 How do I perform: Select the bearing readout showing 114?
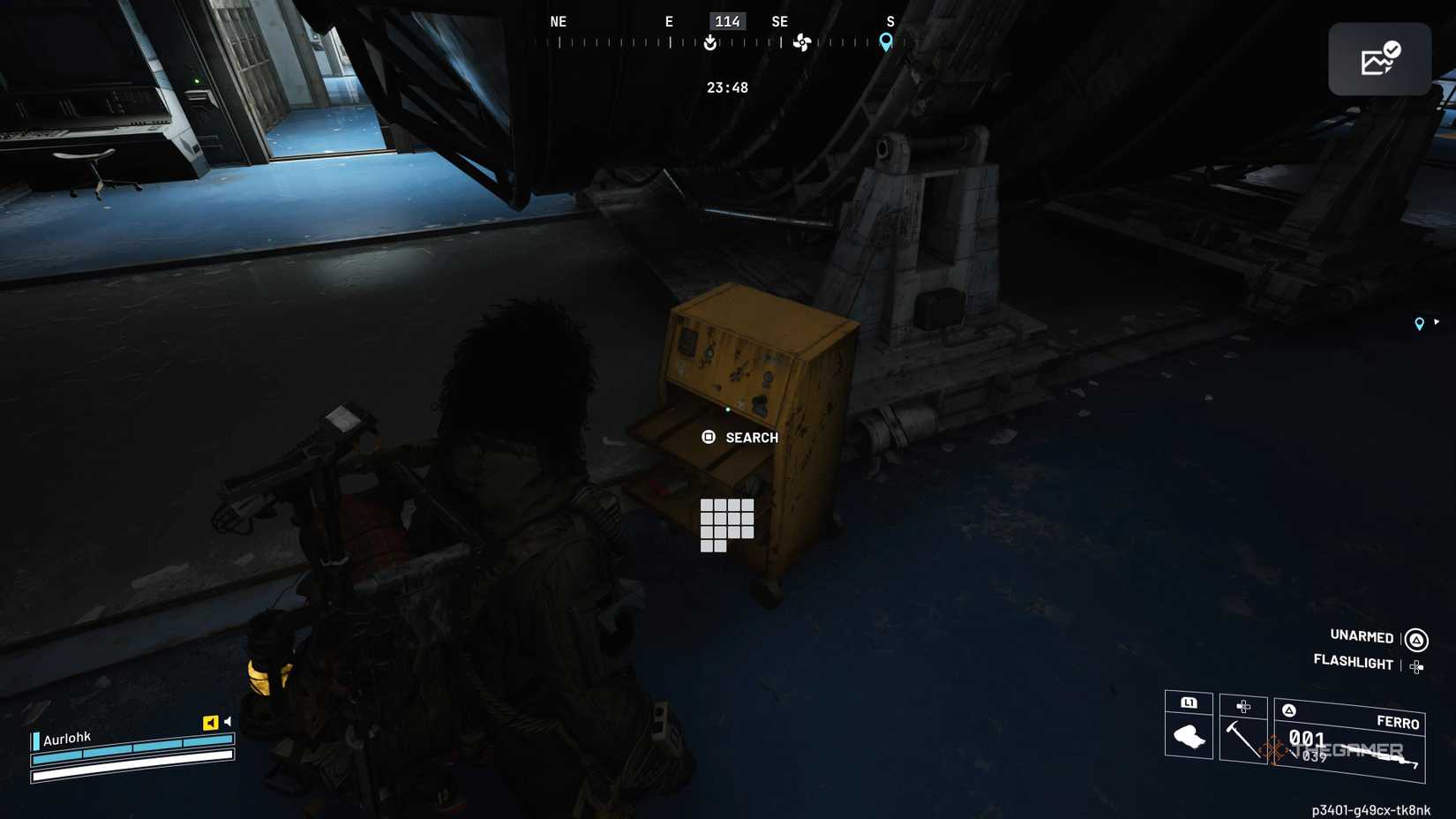726,21
